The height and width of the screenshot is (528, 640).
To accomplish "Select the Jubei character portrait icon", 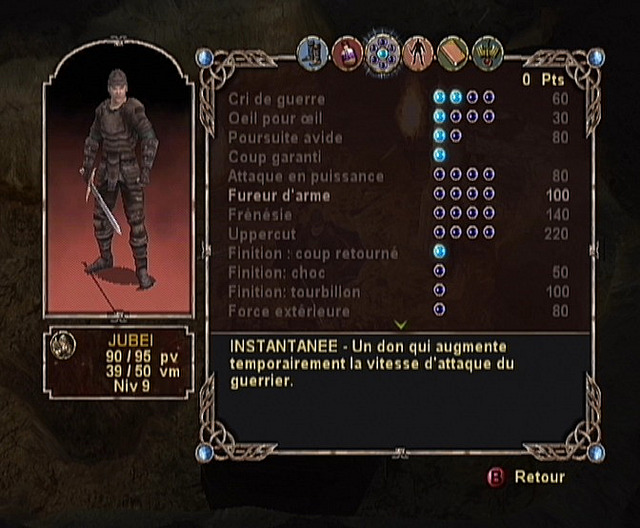I will [x=63, y=344].
